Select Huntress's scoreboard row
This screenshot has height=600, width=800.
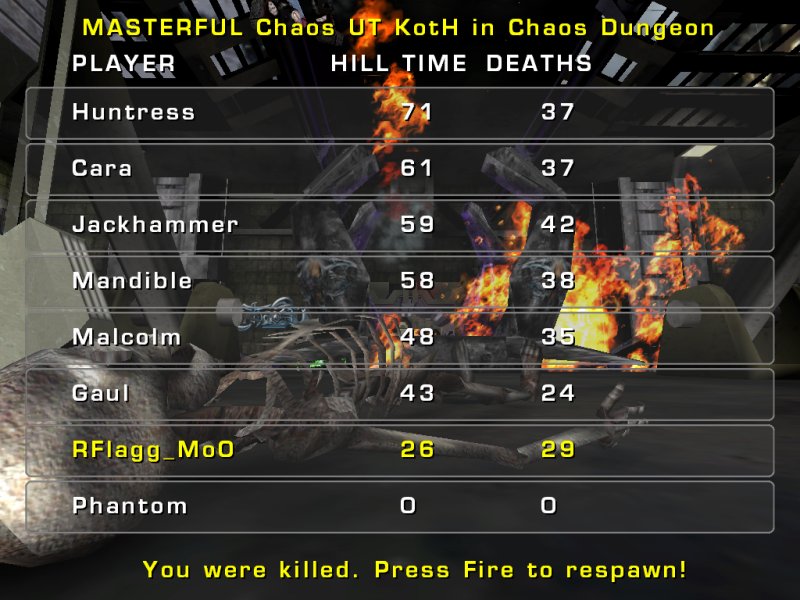(x=400, y=113)
